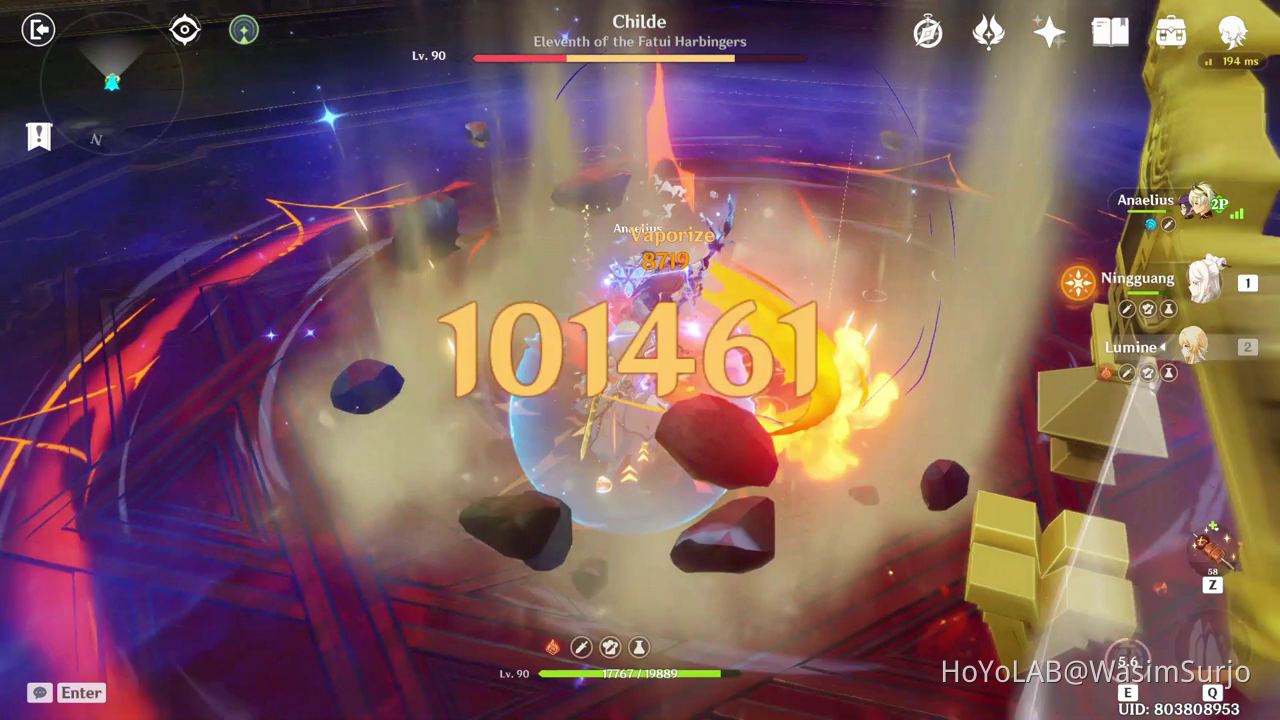Switch characters using Ningguang's slot 1 key
Viewport: 1280px width, 720px height.
click(x=1246, y=283)
